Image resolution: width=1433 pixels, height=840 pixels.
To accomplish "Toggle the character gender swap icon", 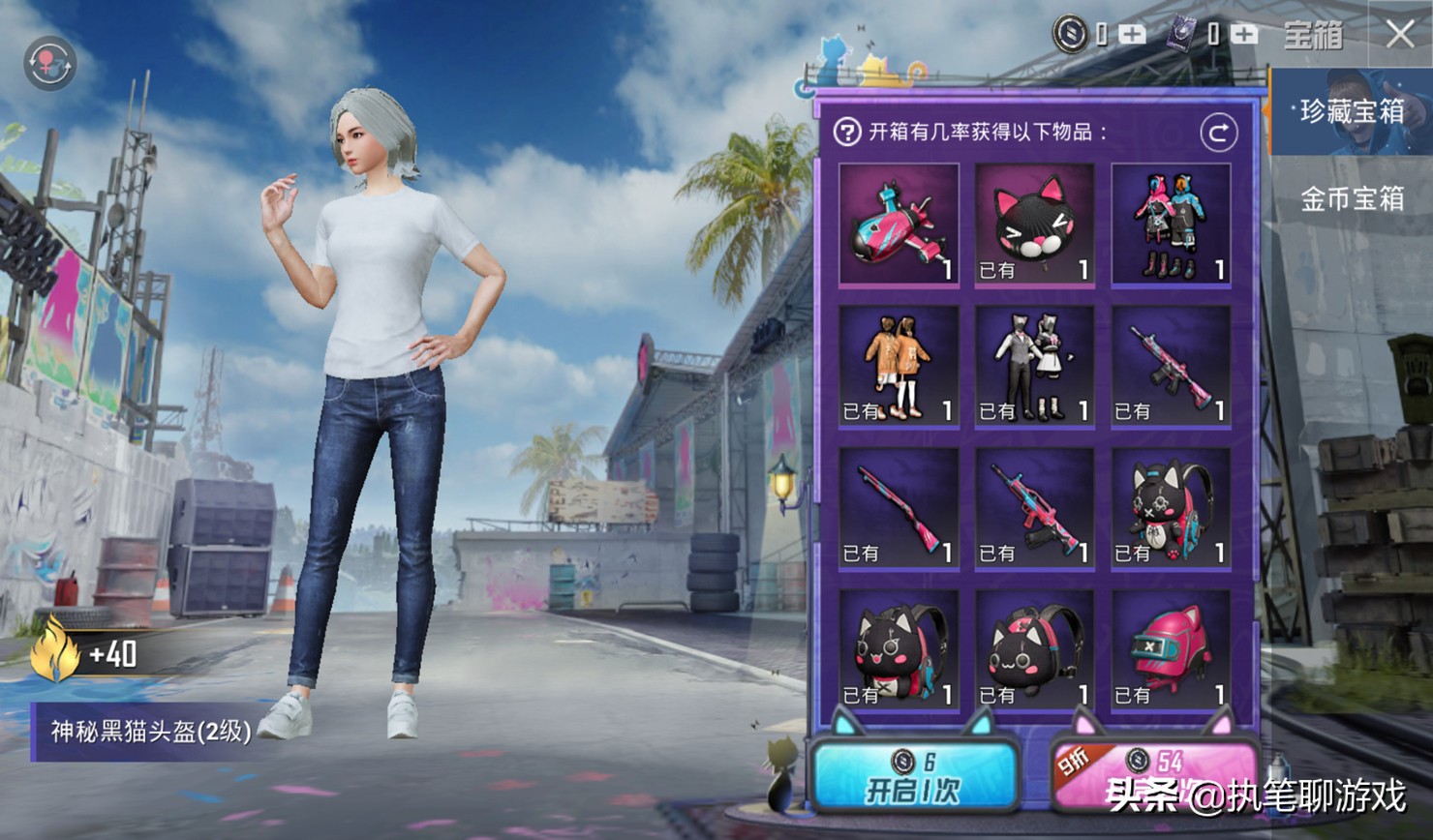I will point(49,64).
